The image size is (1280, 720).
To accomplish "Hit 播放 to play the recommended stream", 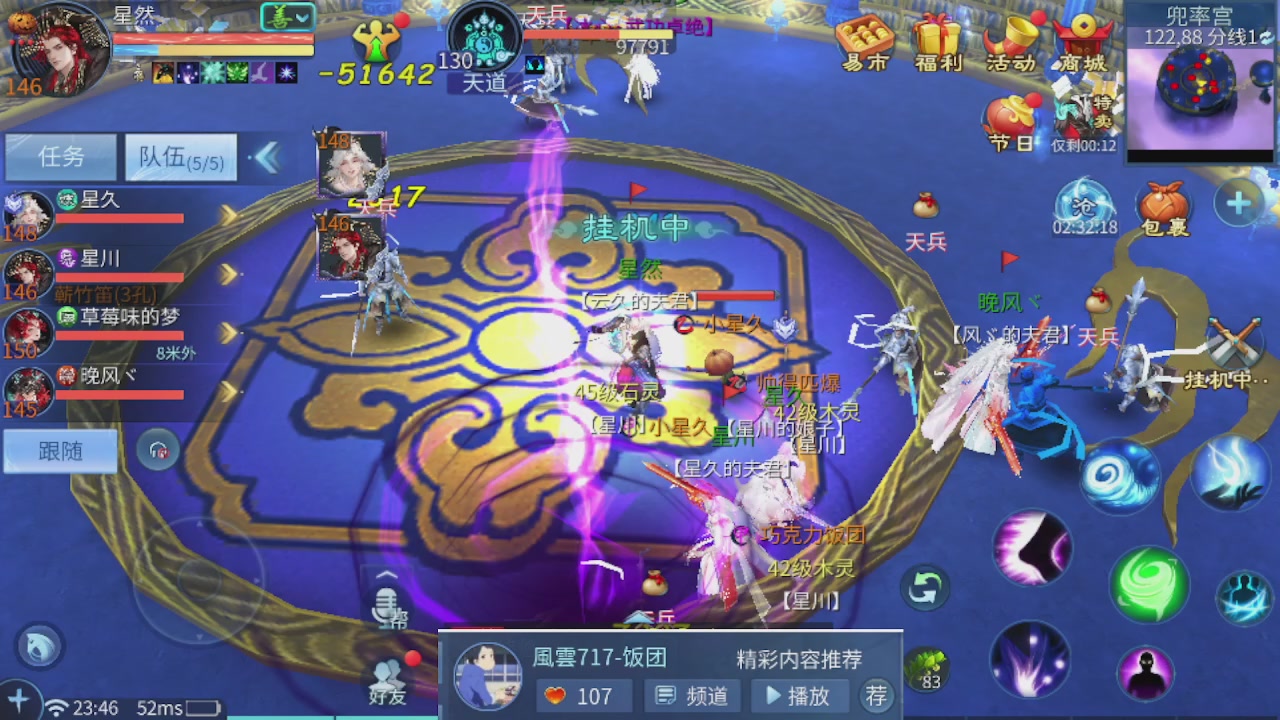I will [800, 696].
